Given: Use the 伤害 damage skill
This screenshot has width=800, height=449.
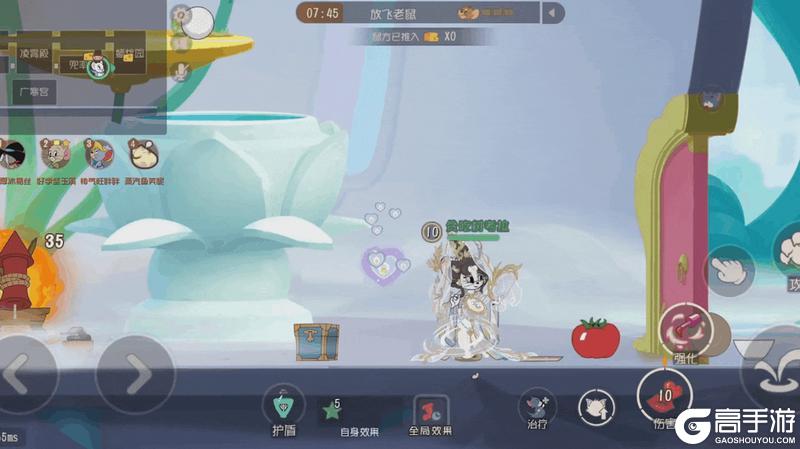Looking at the screenshot, I should click(664, 394).
